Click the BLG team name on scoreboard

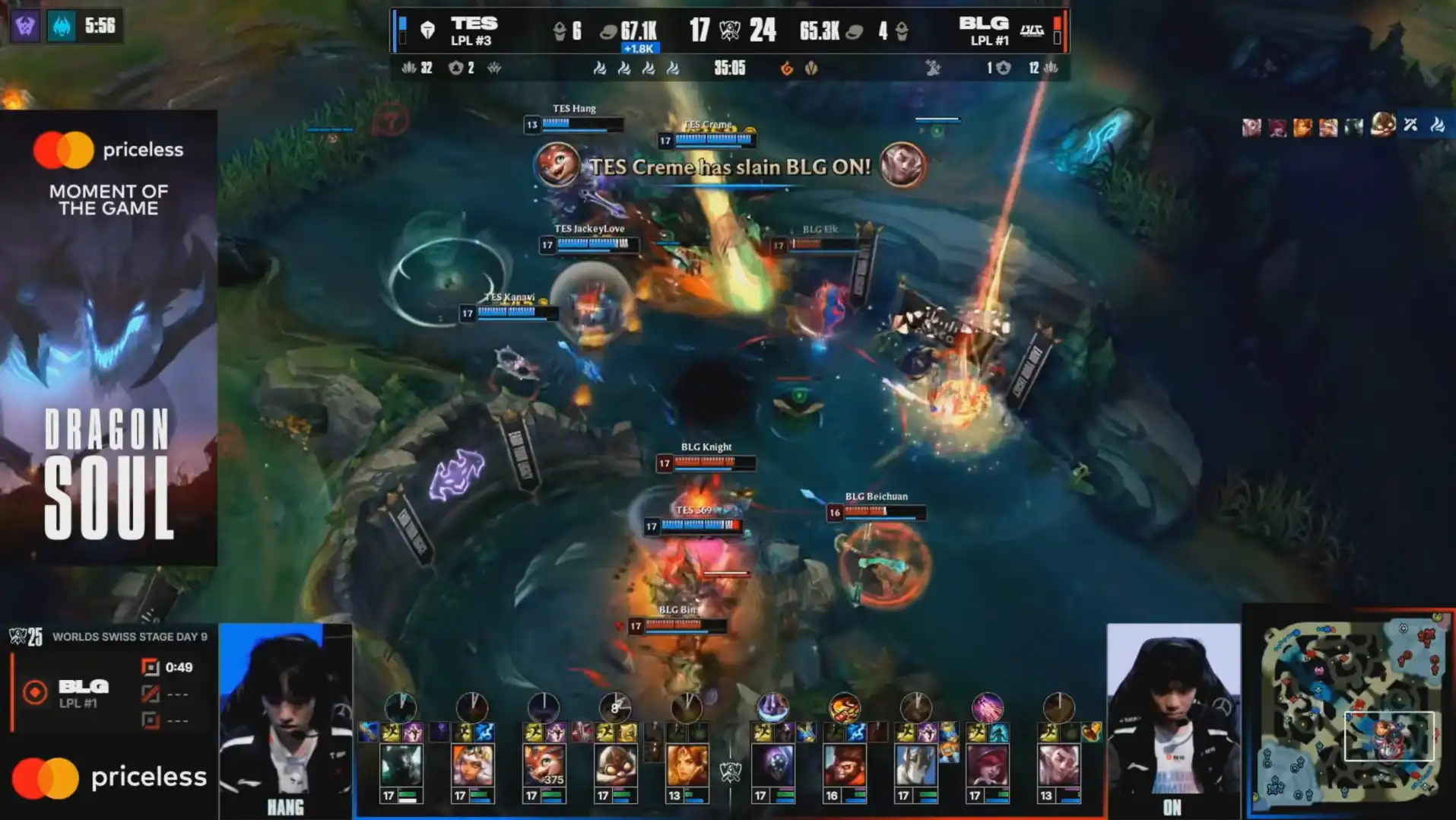pos(983,24)
